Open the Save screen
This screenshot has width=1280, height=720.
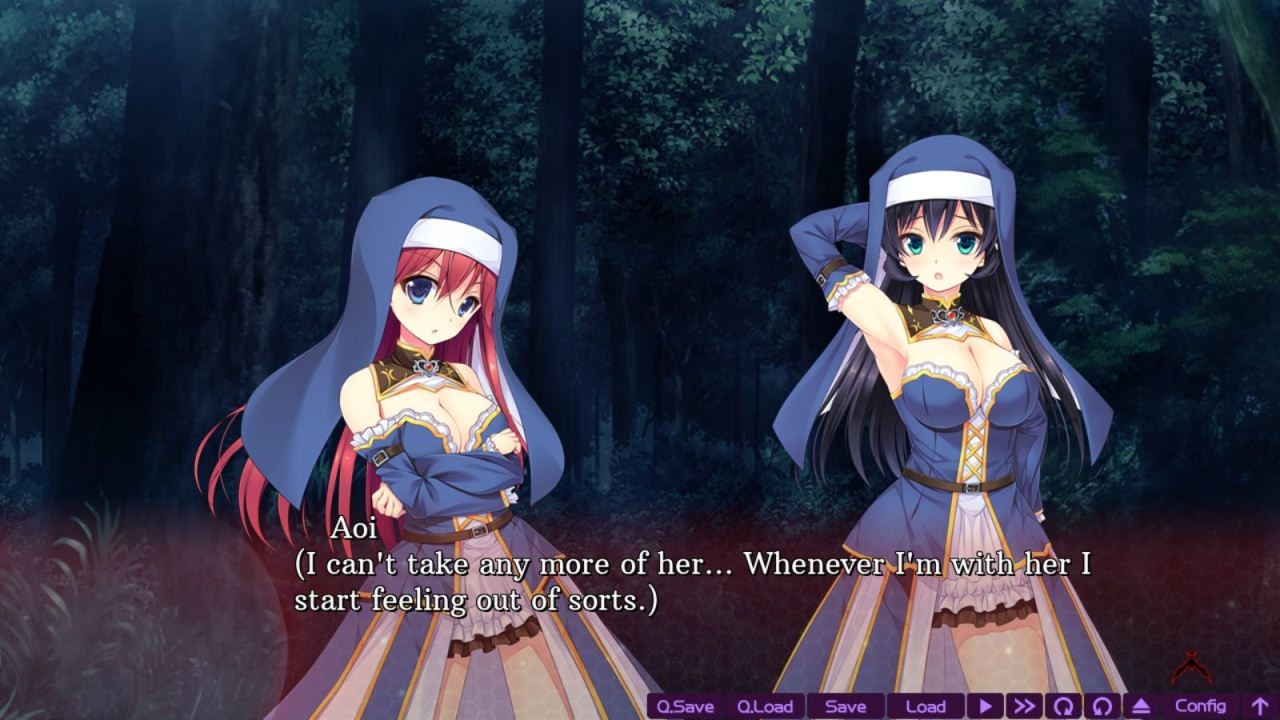846,706
